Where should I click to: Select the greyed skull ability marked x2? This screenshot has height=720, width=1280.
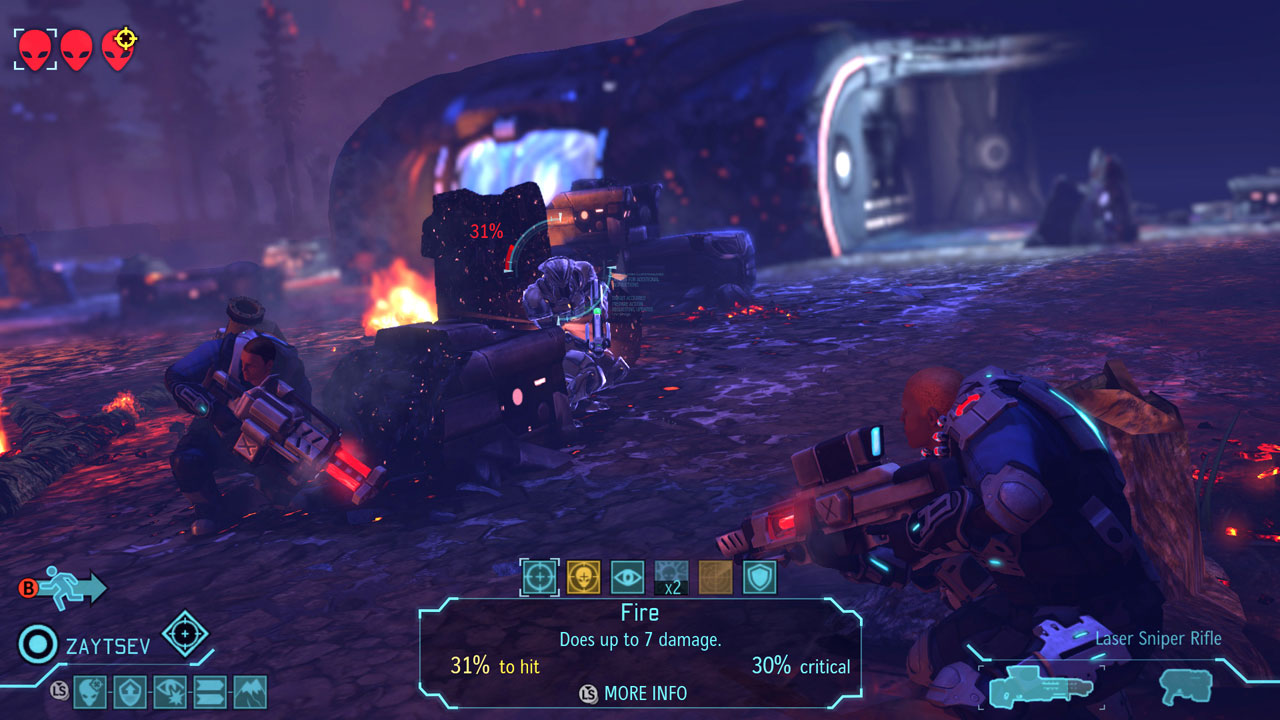672,577
